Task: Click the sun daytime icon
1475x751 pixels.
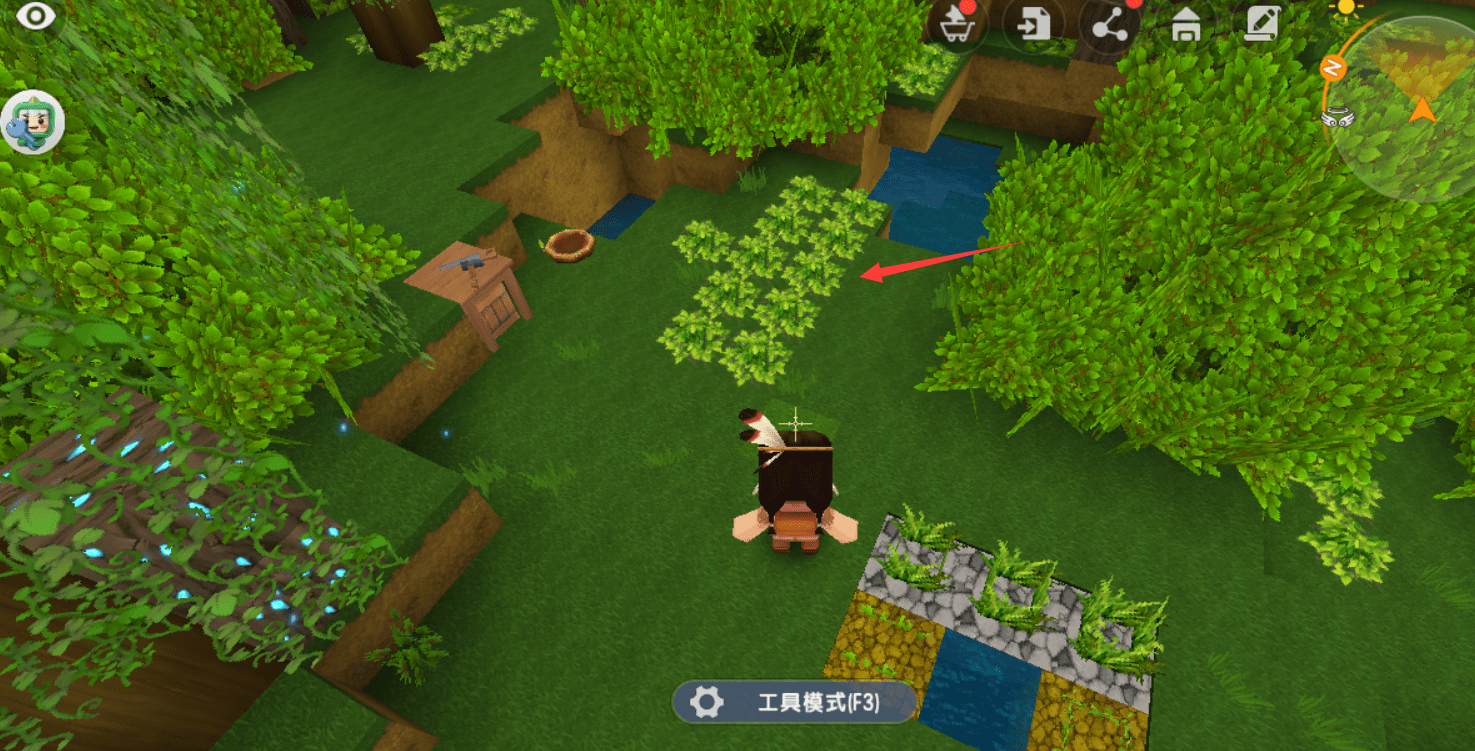Action: [x=1347, y=7]
